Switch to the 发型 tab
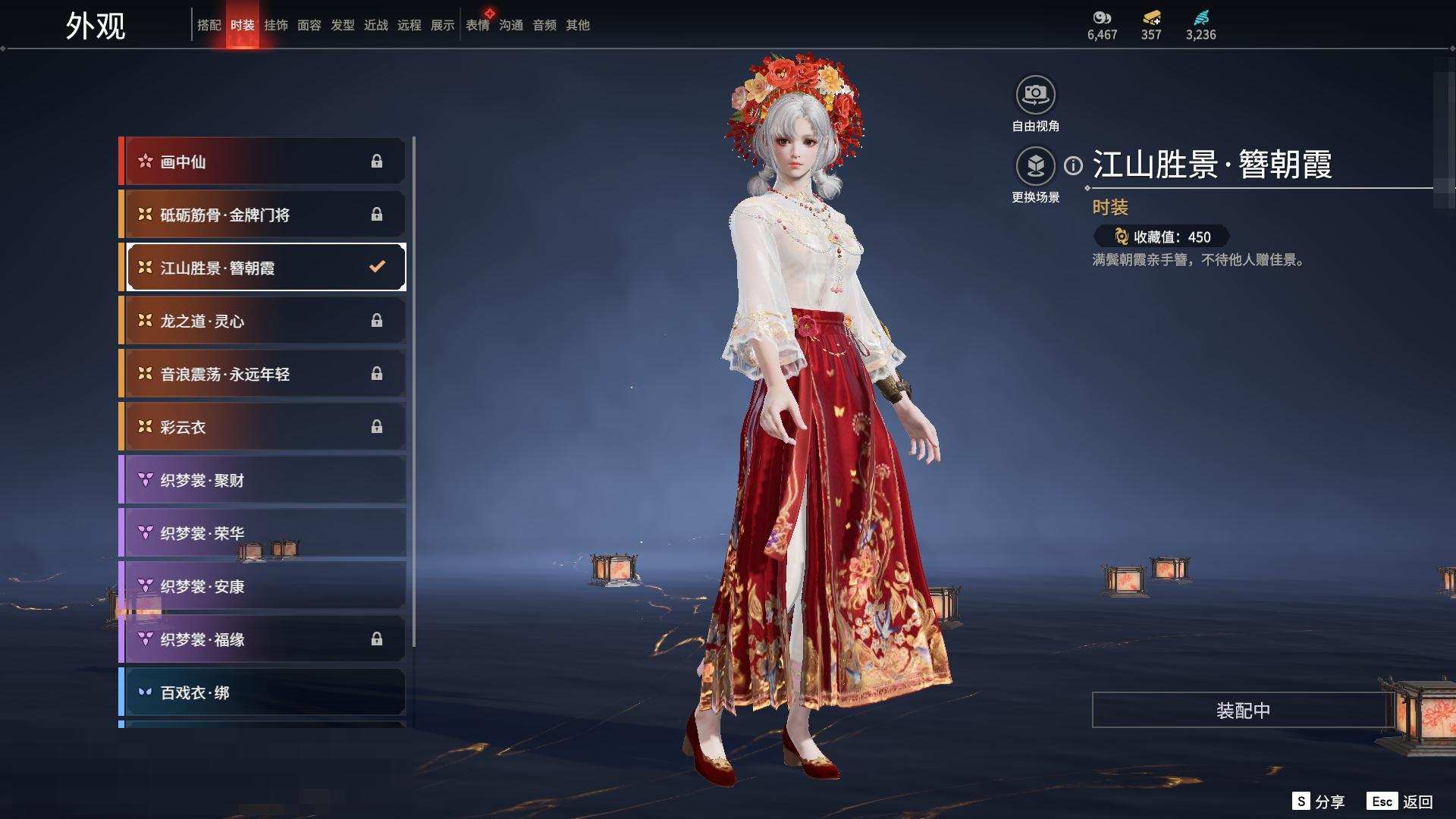This screenshot has height=819, width=1456. (342, 25)
